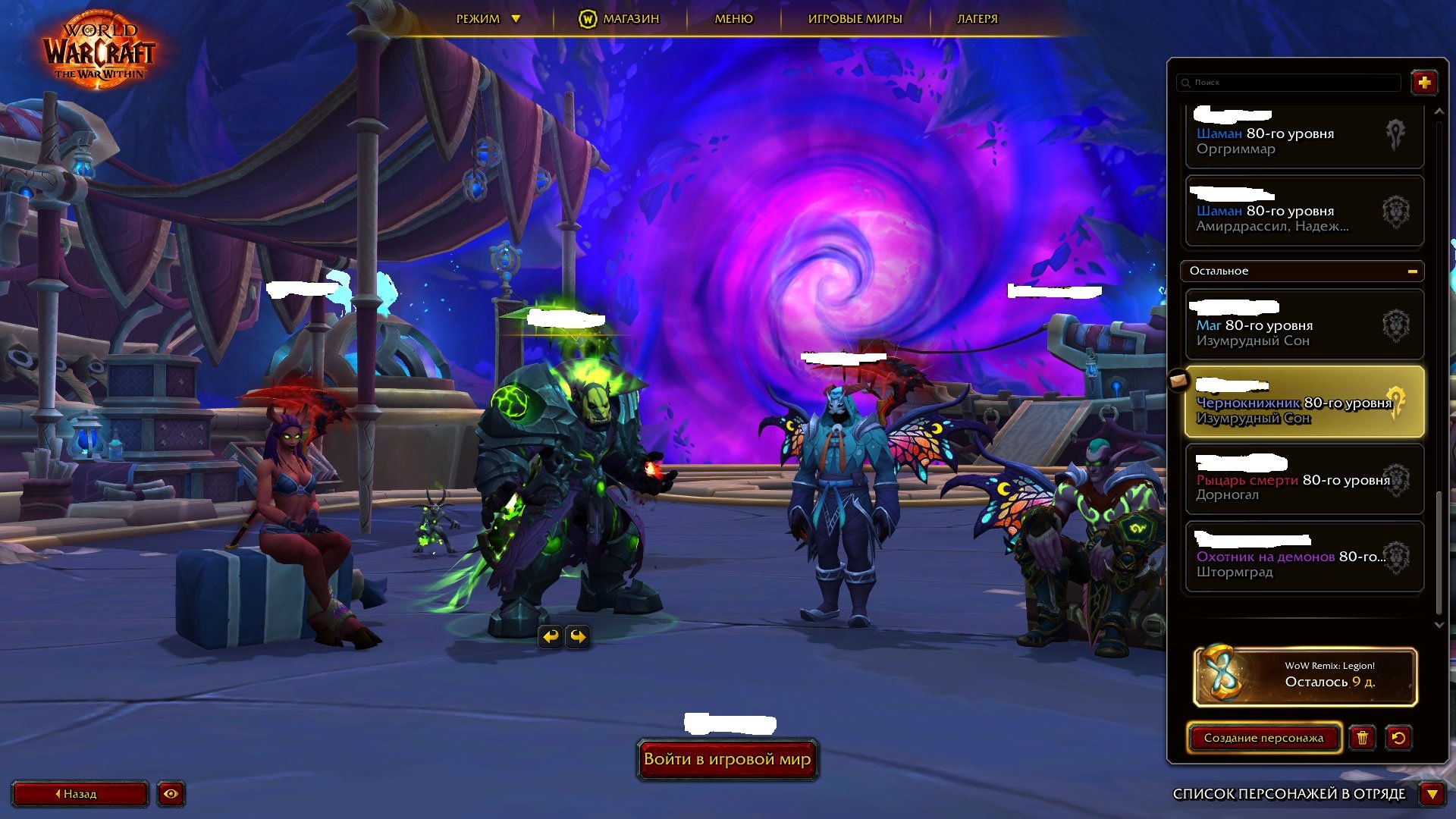Select the Оргриммар shaman character
Viewport: 1456px width, 819px height.
(1303, 136)
